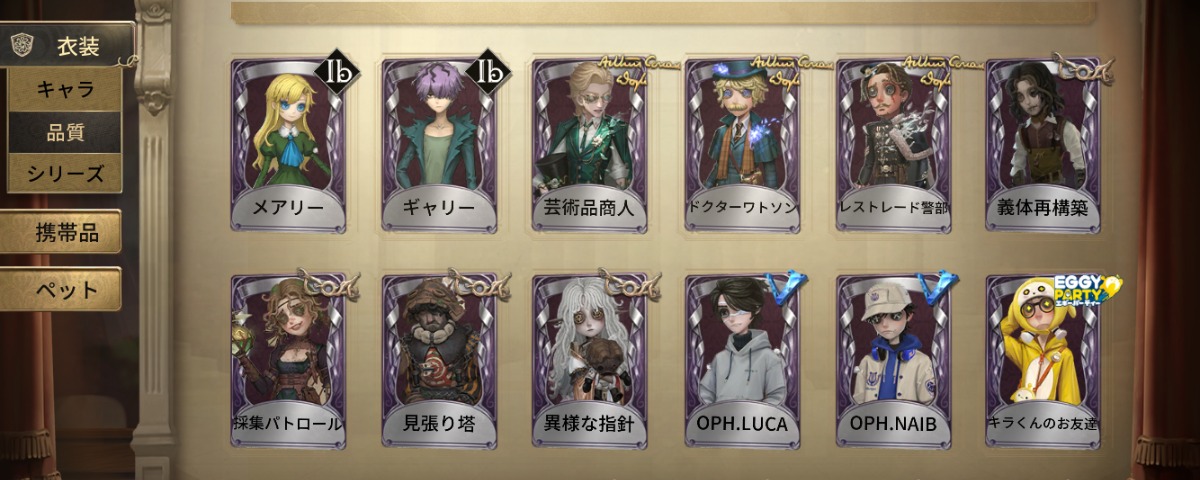Image resolution: width=1200 pixels, height=480 pixels.
Task: Choose the OPH.NAIB costume card
Action: (893, 360)
